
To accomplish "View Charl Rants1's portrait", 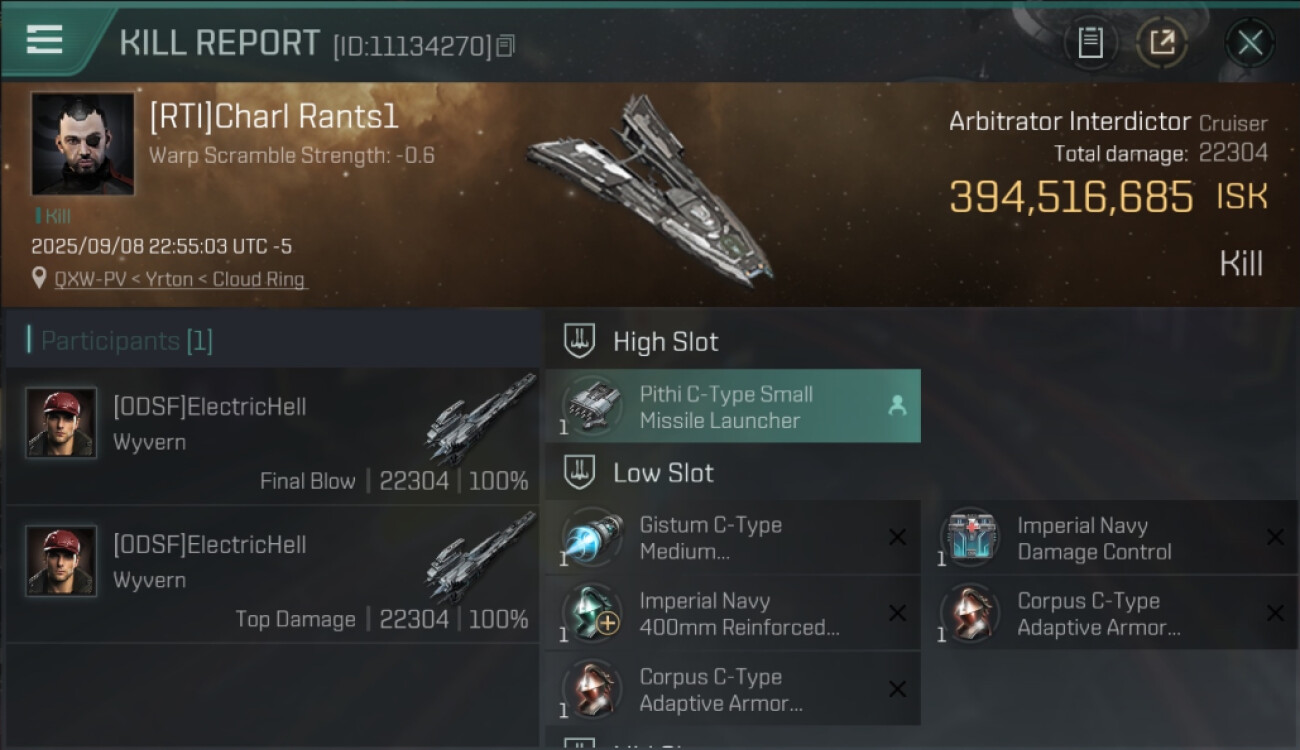I will tap(83, 144).
